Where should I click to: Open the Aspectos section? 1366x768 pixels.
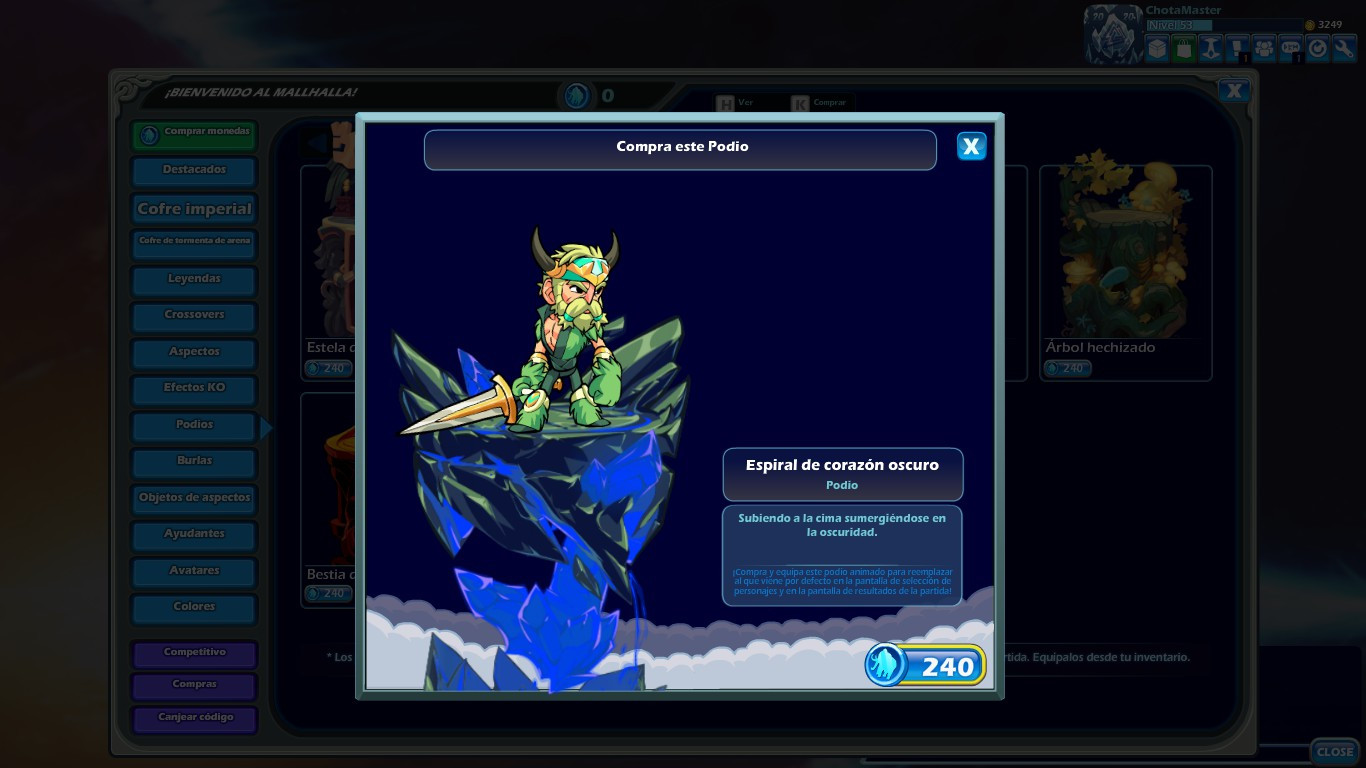click(193, 352)
